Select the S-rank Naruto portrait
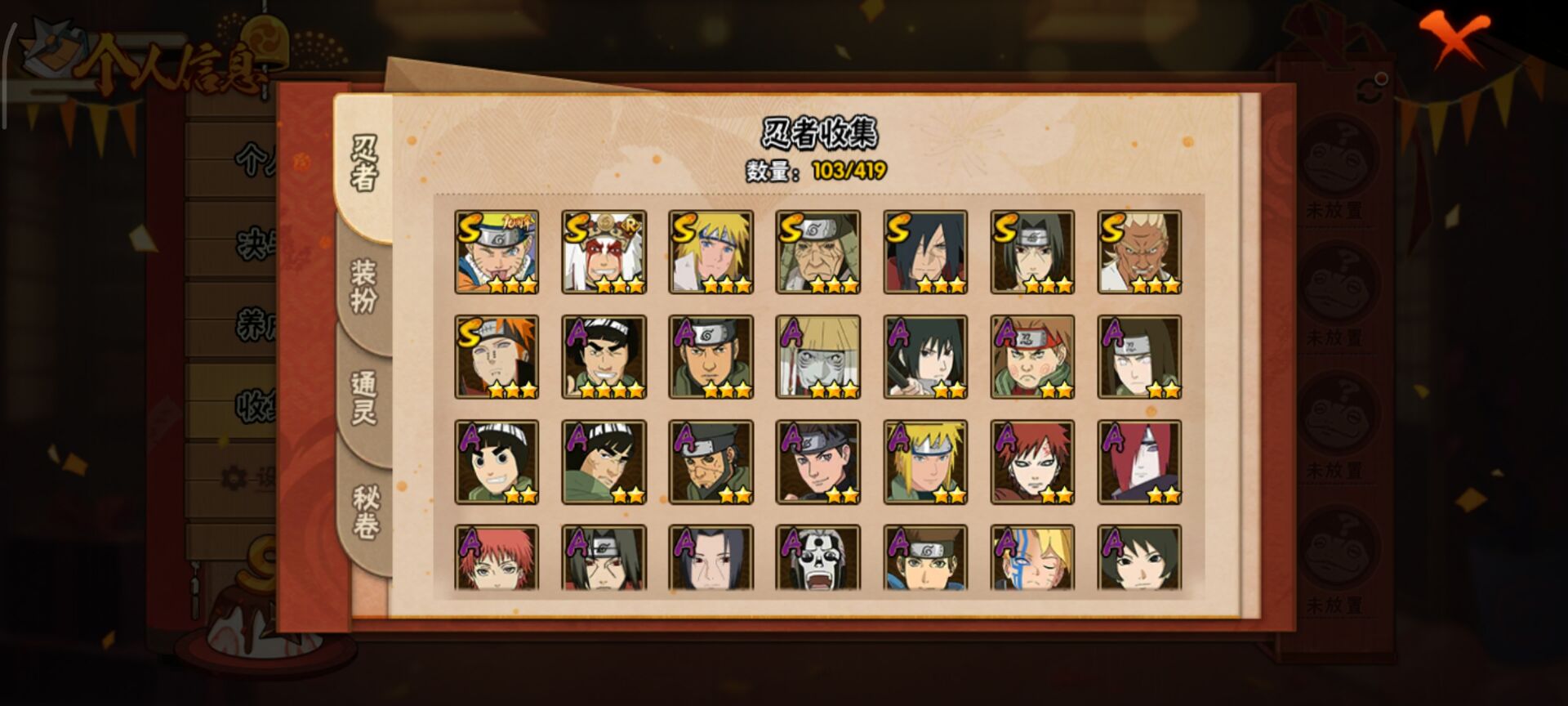The image size is (1568, 706). (497, 252)
